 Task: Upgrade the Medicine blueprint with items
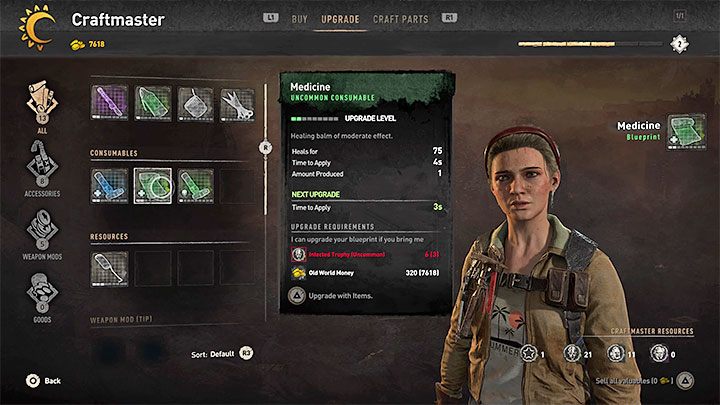coord(335,298)
